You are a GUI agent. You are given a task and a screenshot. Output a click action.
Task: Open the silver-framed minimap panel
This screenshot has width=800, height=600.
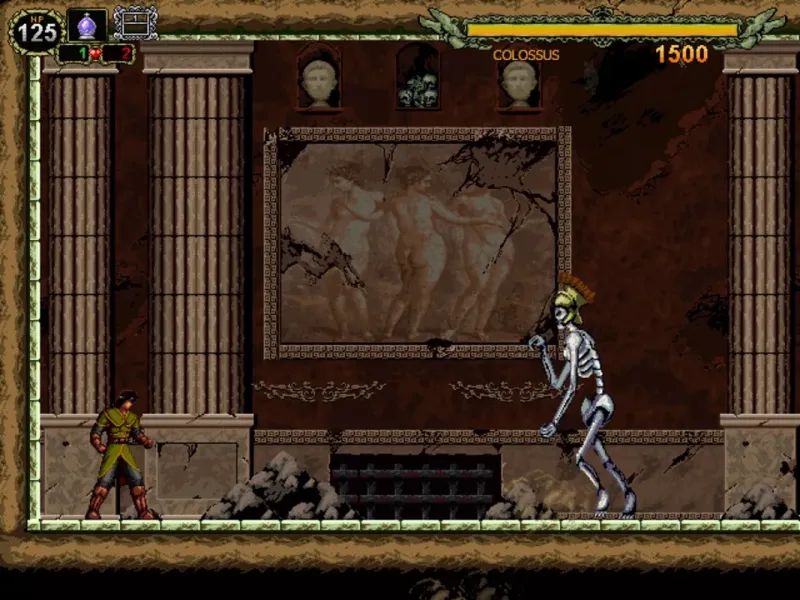(135, 23)
